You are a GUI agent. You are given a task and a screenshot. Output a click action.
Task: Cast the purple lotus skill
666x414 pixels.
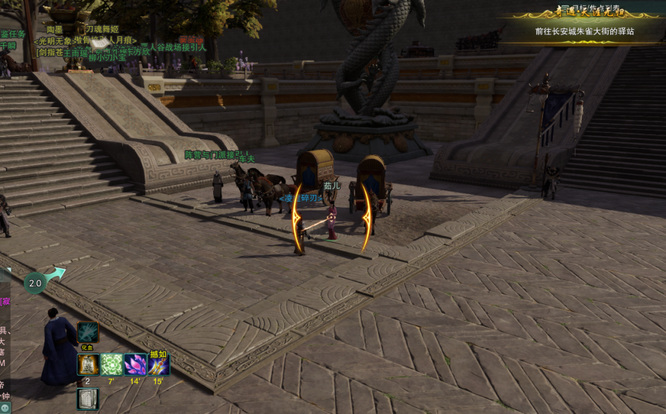(x=135, y=365)
